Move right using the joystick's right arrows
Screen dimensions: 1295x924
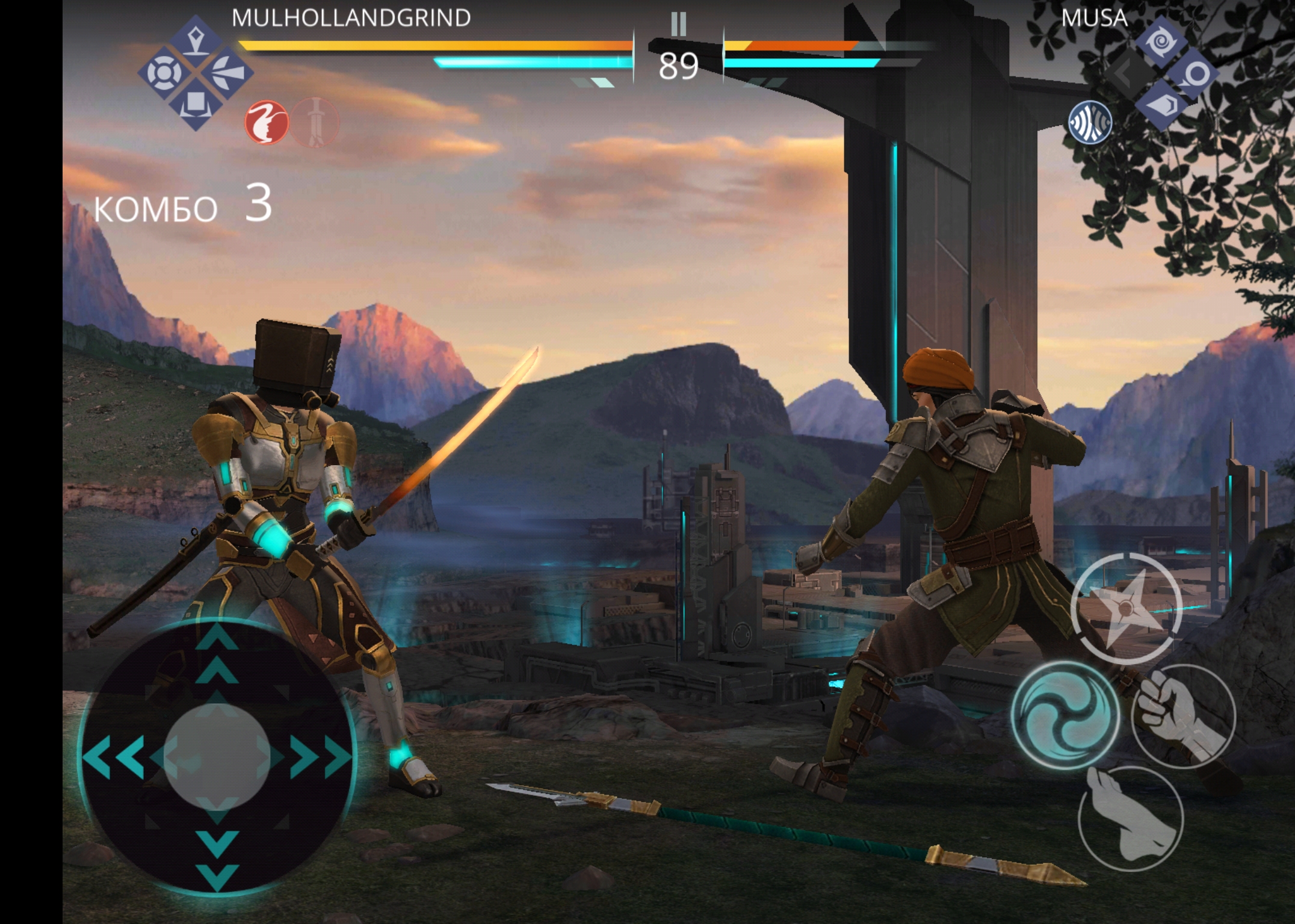tap(320, 756)
